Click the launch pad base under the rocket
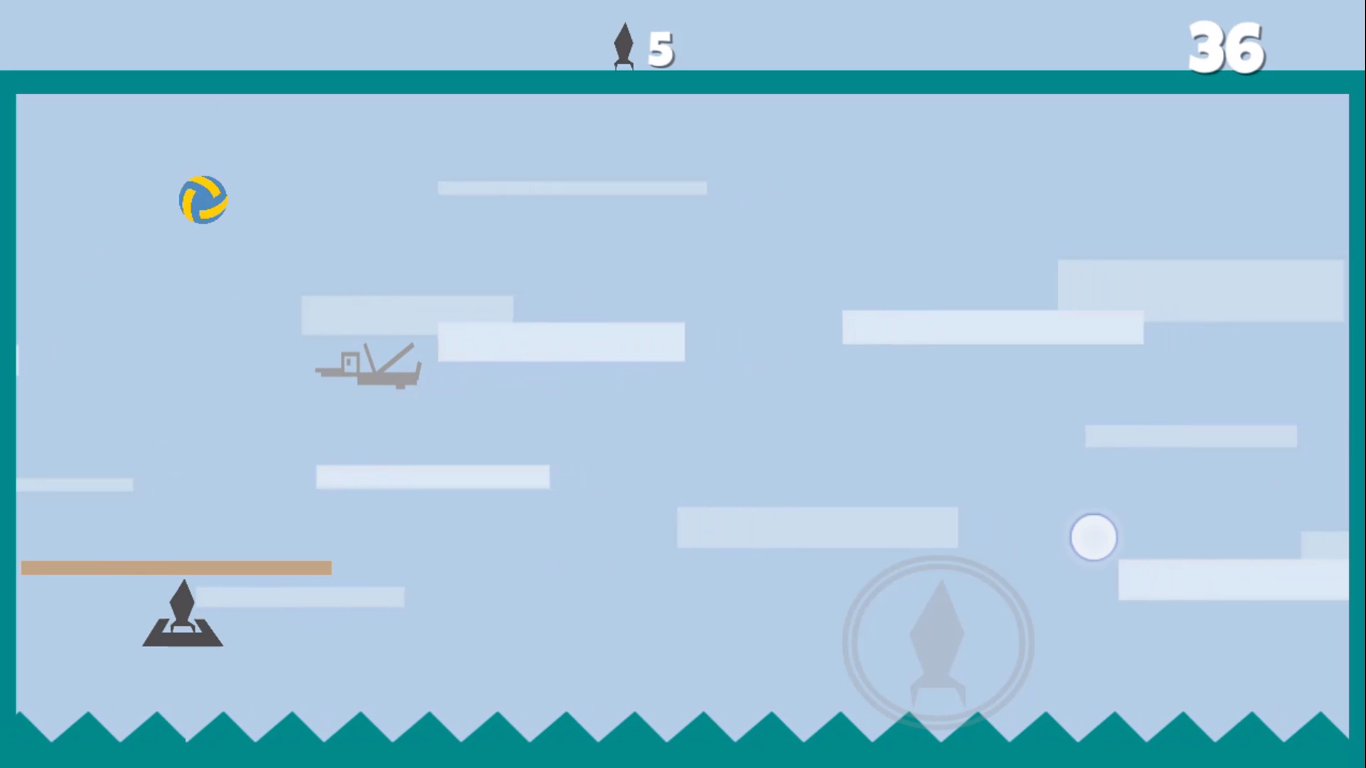The image size is (1366, 768). (183, 638)
